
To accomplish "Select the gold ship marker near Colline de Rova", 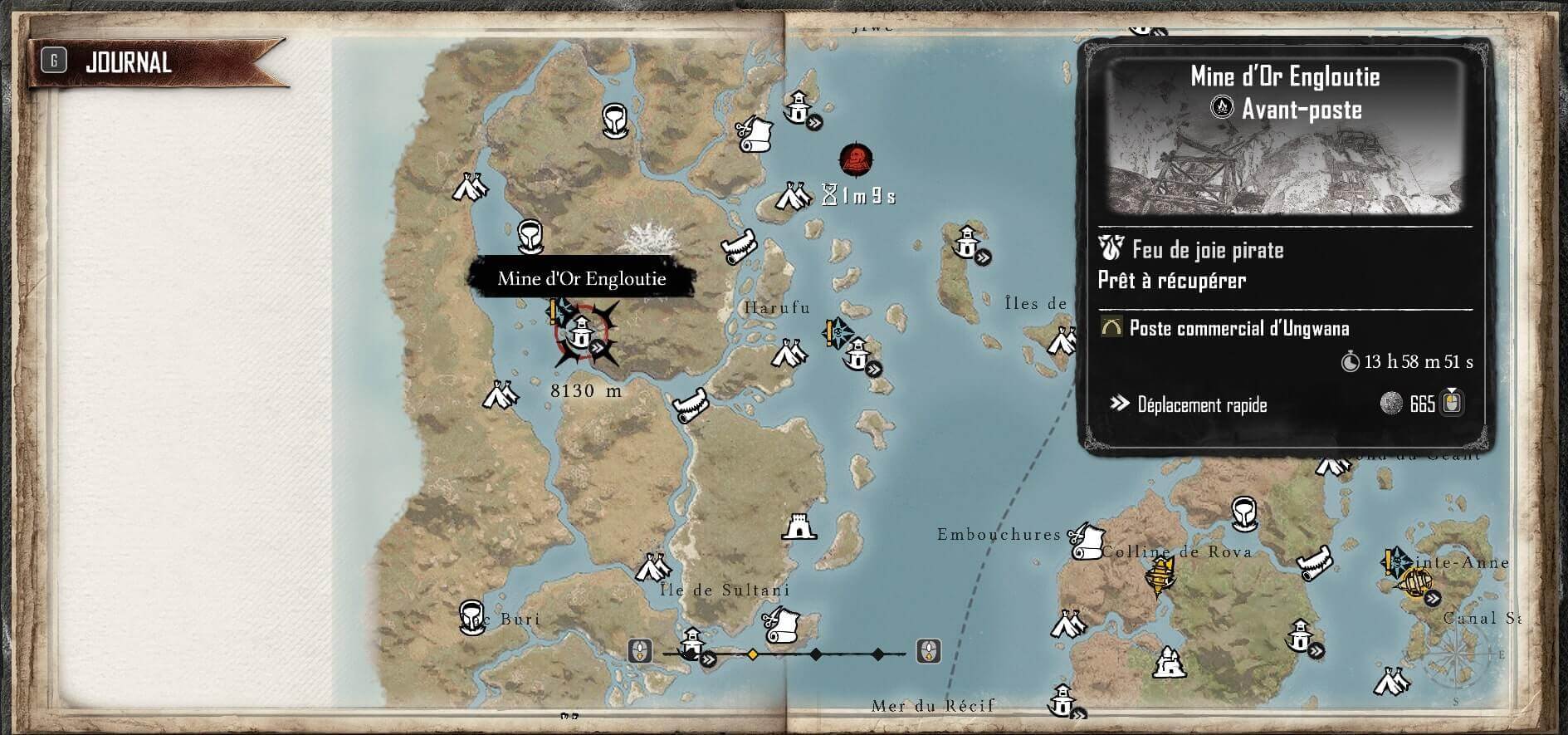I will 1159,574.
